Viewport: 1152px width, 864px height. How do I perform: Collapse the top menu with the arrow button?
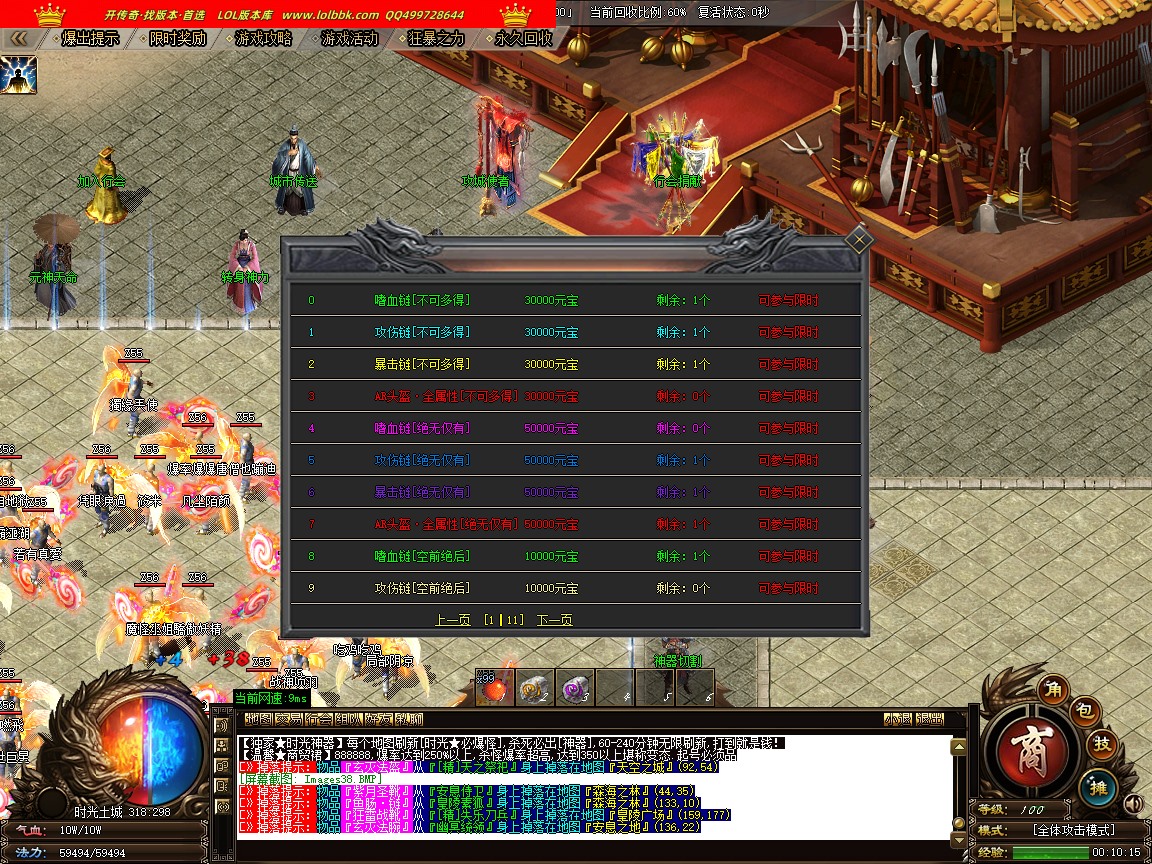[18, 39]
